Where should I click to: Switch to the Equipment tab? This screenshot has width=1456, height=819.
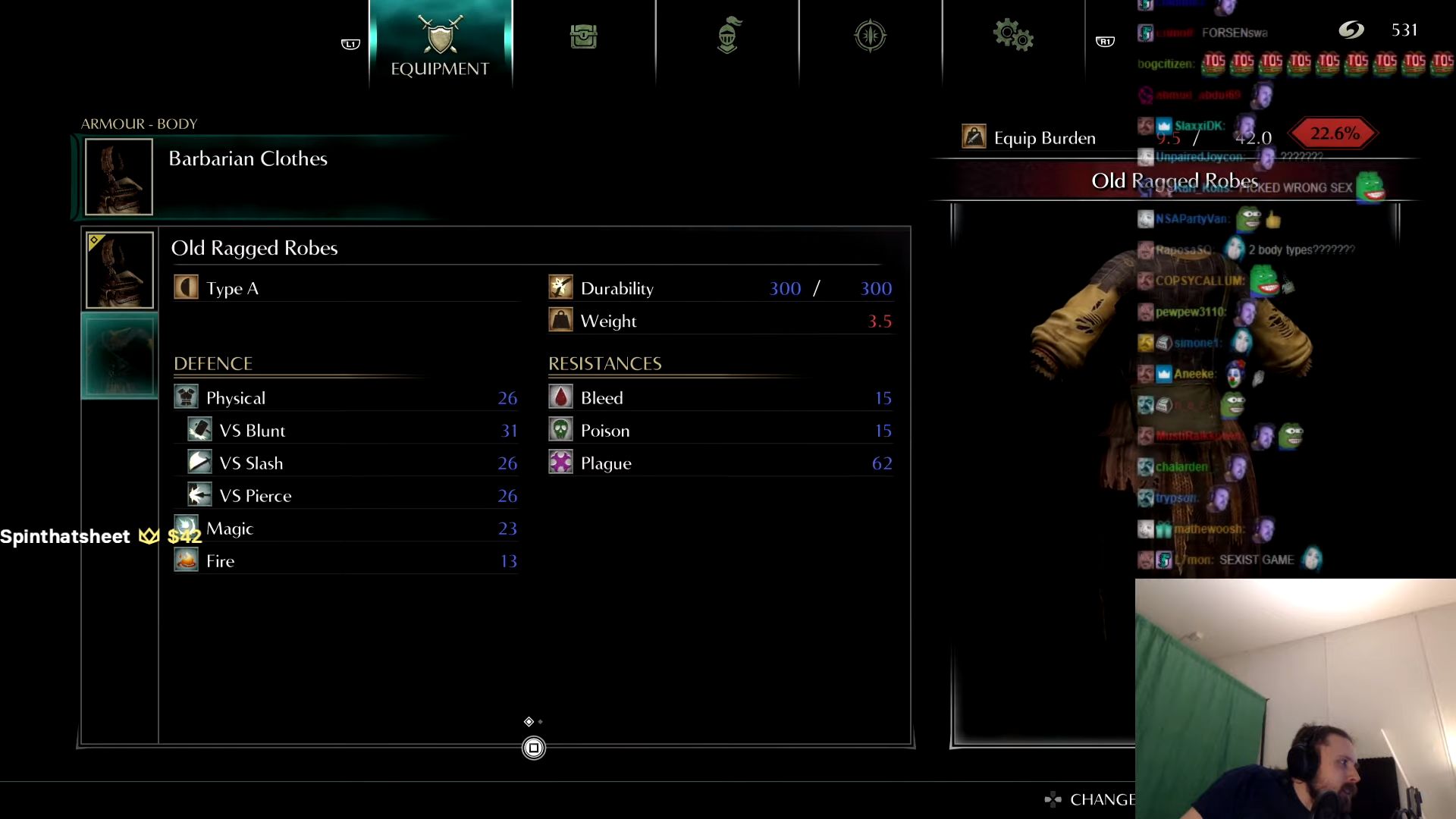point(440,44)
